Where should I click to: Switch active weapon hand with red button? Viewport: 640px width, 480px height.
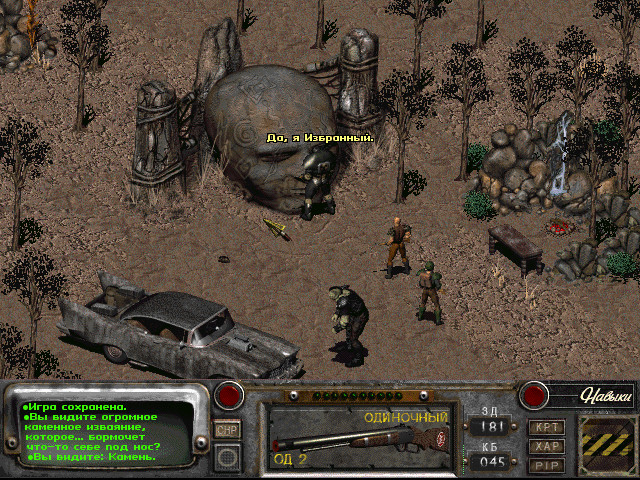[231, 395]
